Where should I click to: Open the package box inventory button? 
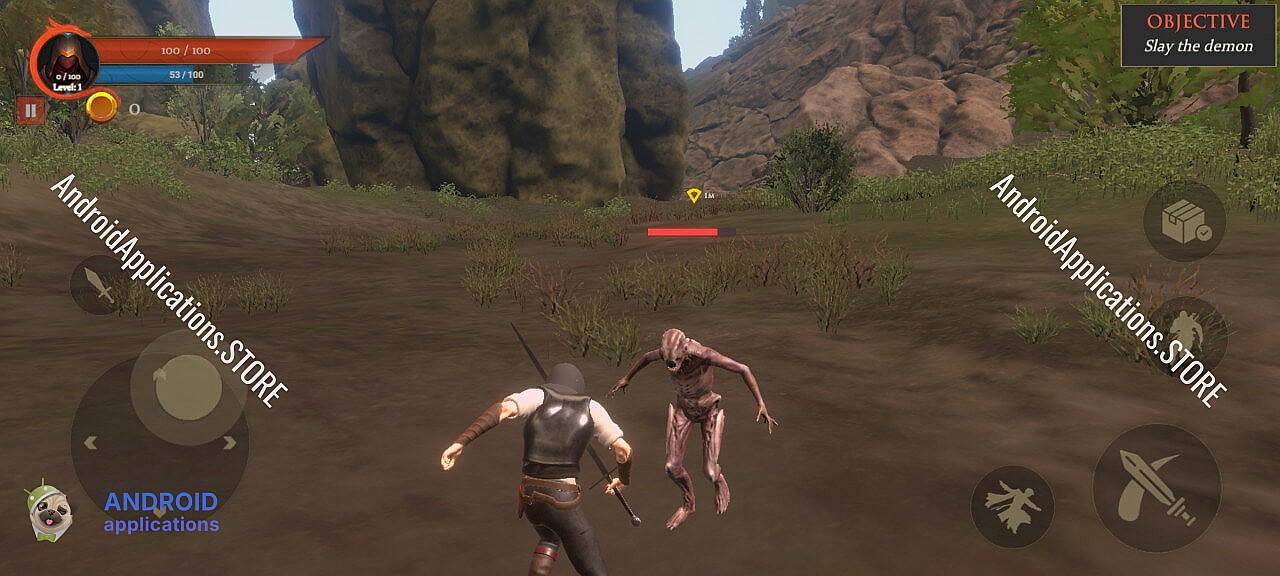tap(1185, 222)
